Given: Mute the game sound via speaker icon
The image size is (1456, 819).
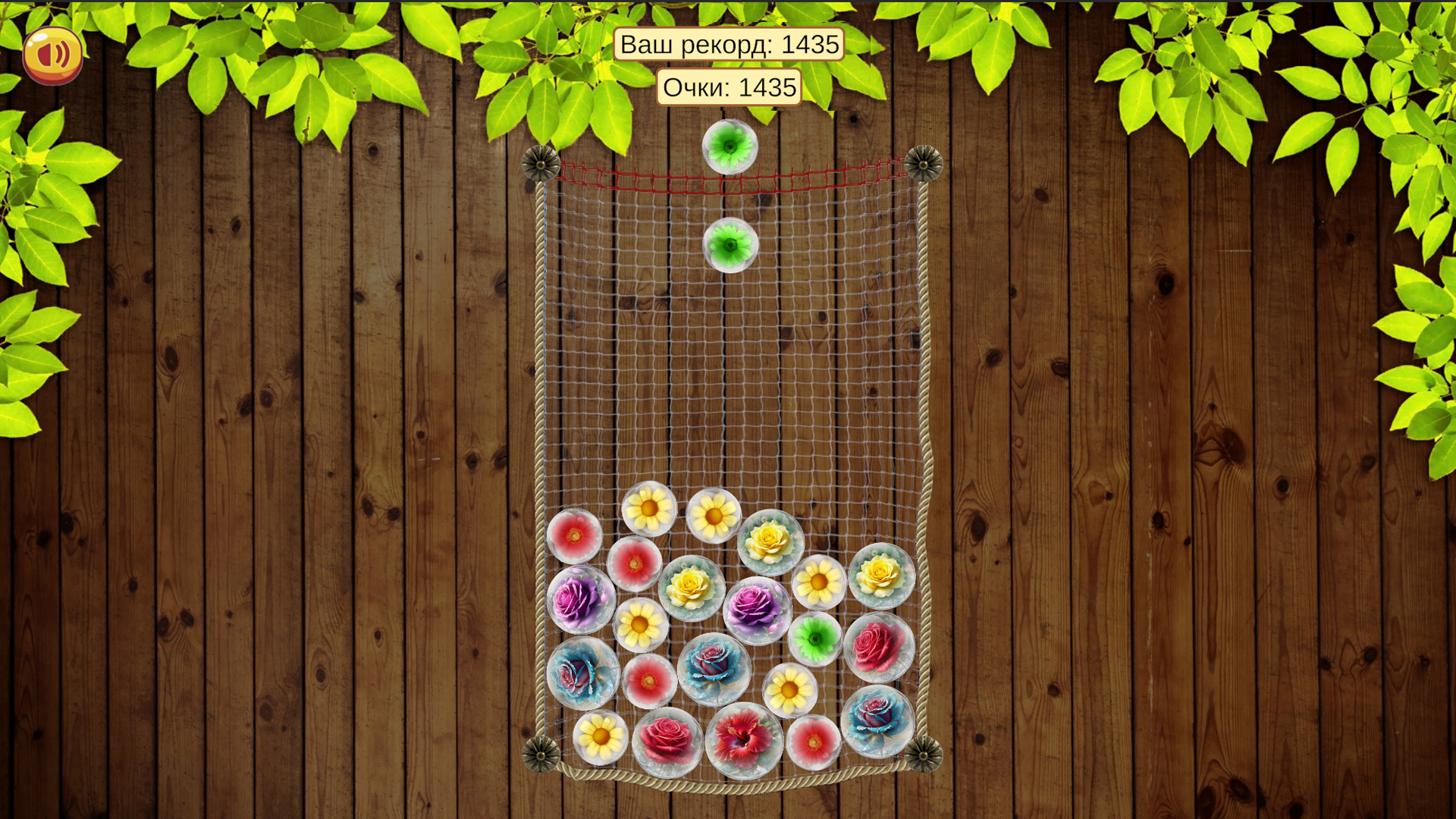Looking at the screenshot, I should click(52, 53).
